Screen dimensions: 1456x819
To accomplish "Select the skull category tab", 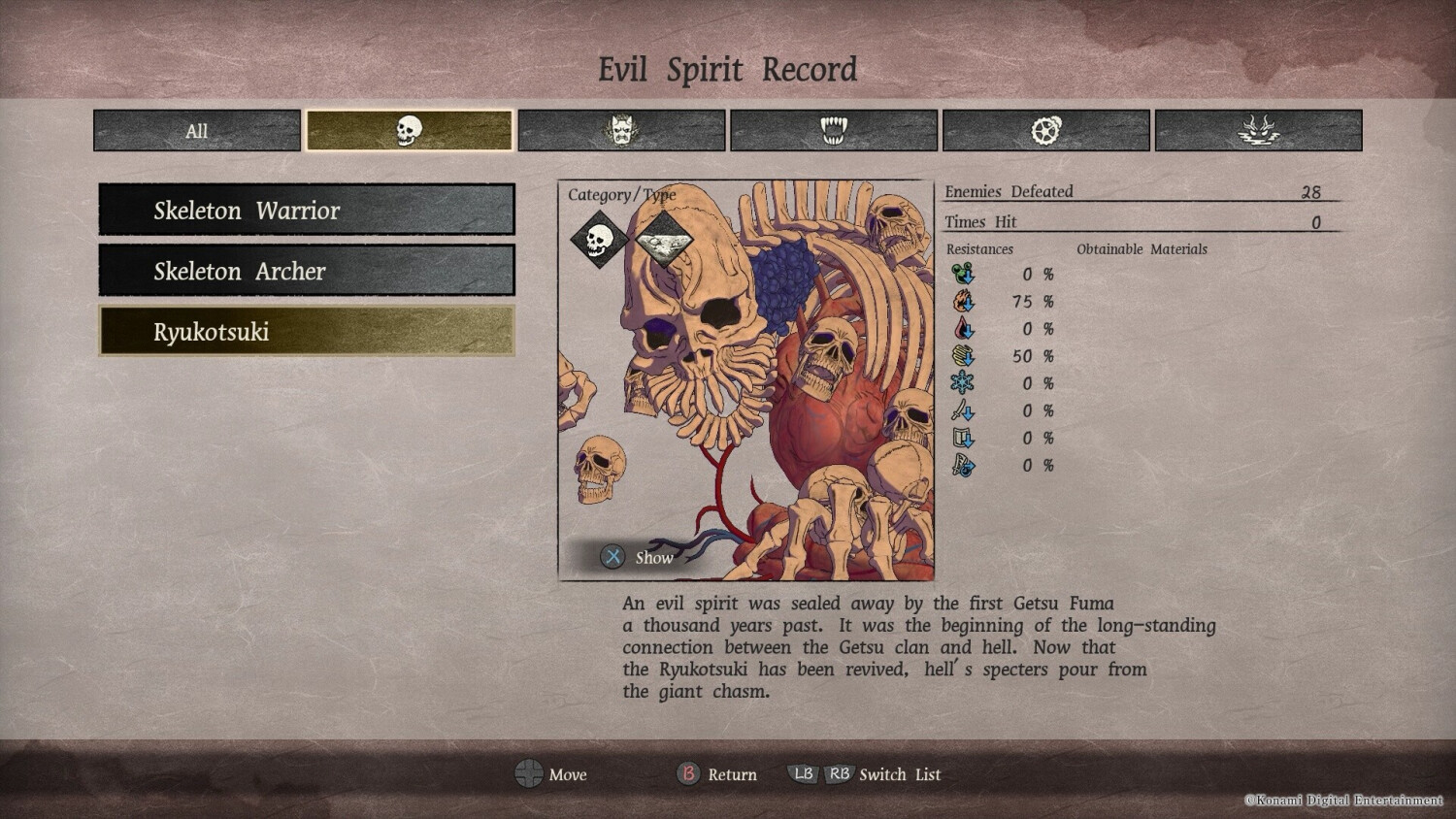I will (409, 131).
